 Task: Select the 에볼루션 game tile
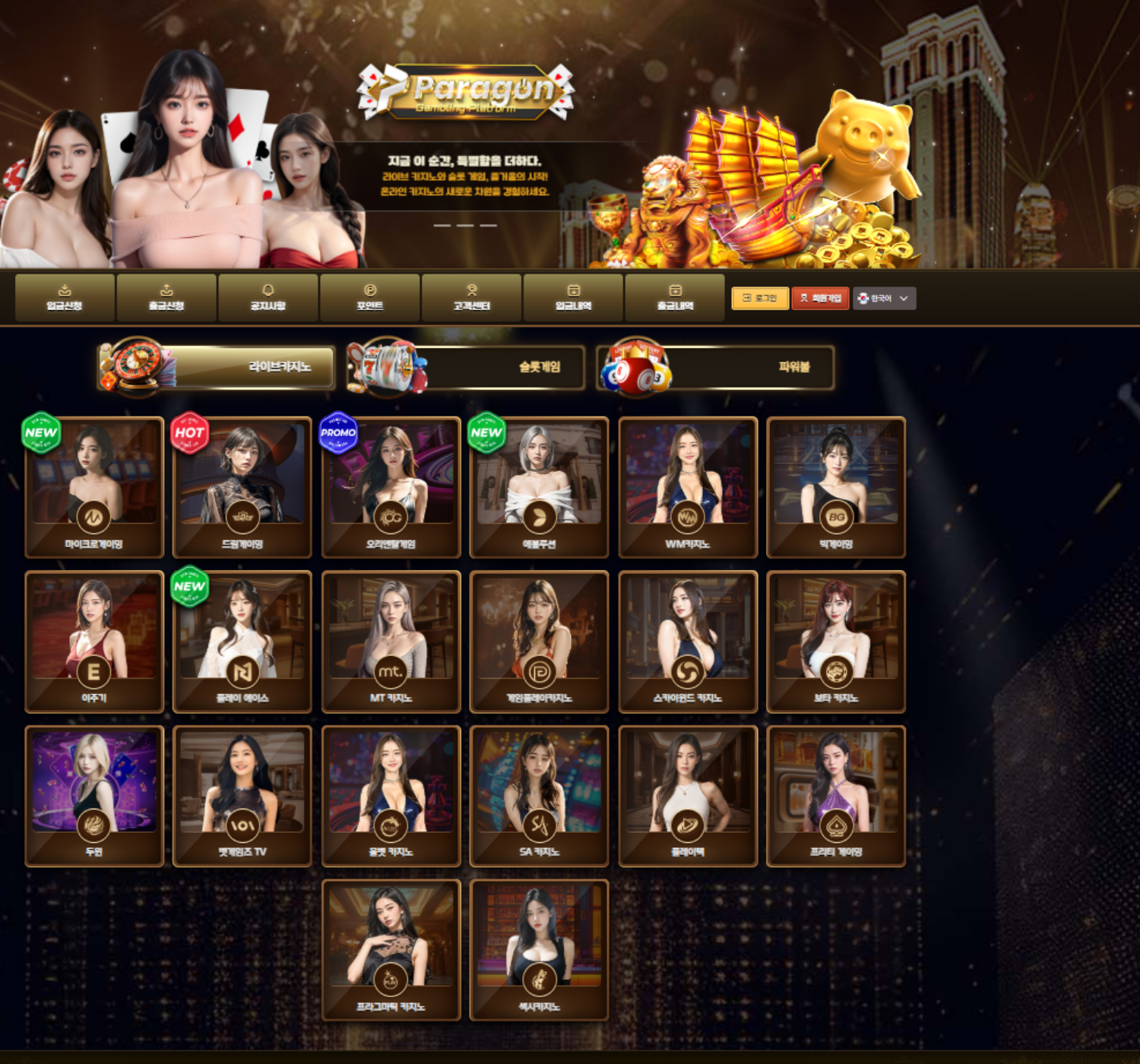pos(540,486)
